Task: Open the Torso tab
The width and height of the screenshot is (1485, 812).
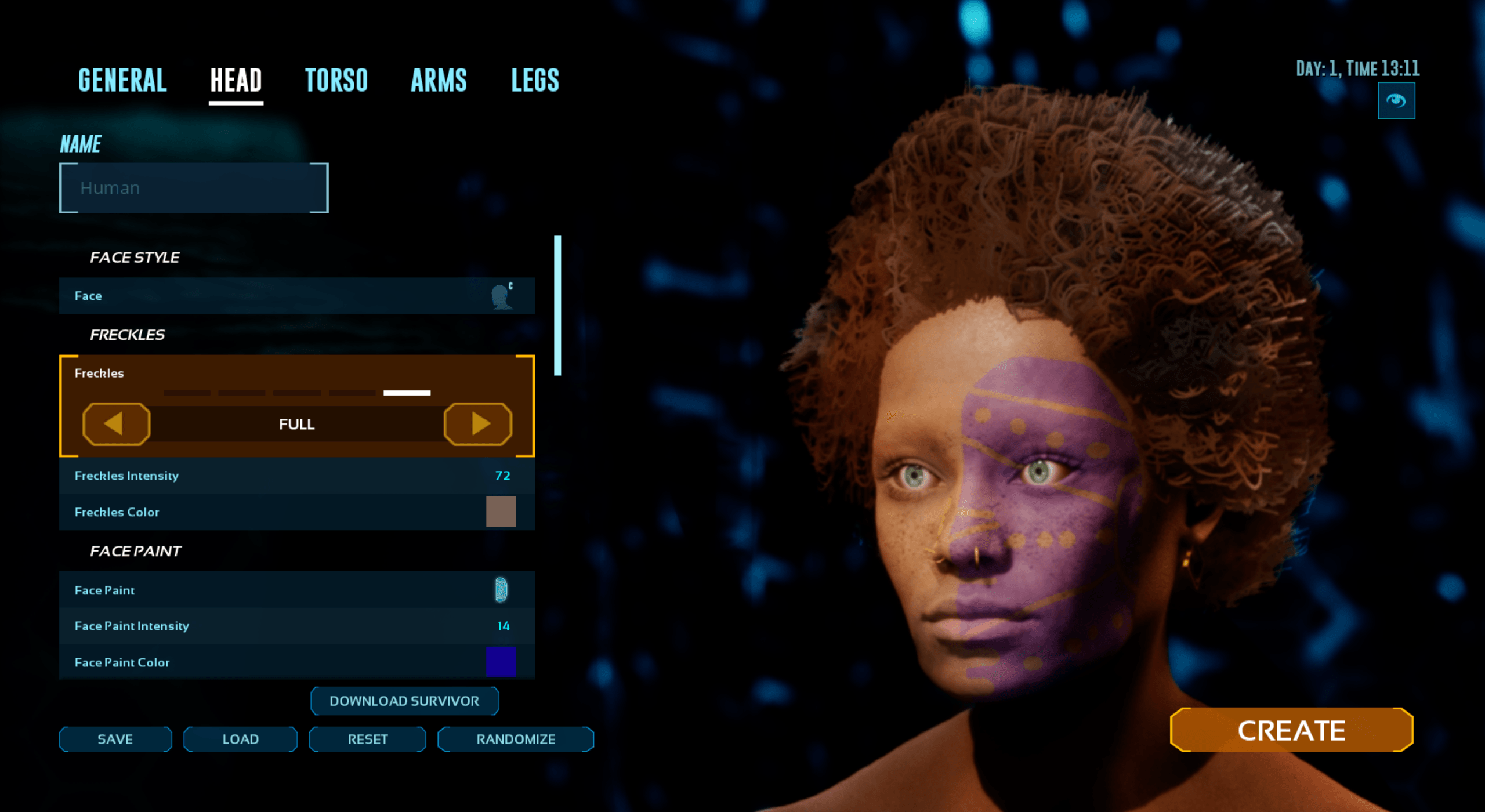Action: point(336,80)
